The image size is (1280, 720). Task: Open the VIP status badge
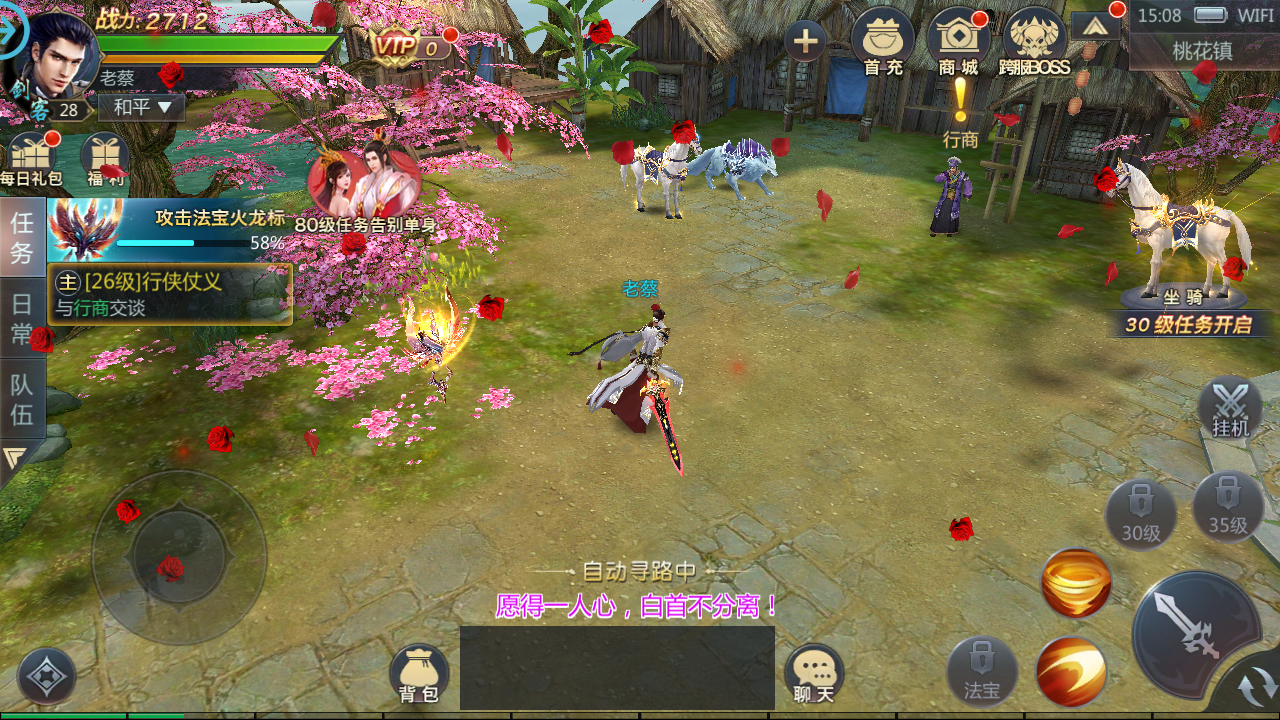tap(408, 45)
